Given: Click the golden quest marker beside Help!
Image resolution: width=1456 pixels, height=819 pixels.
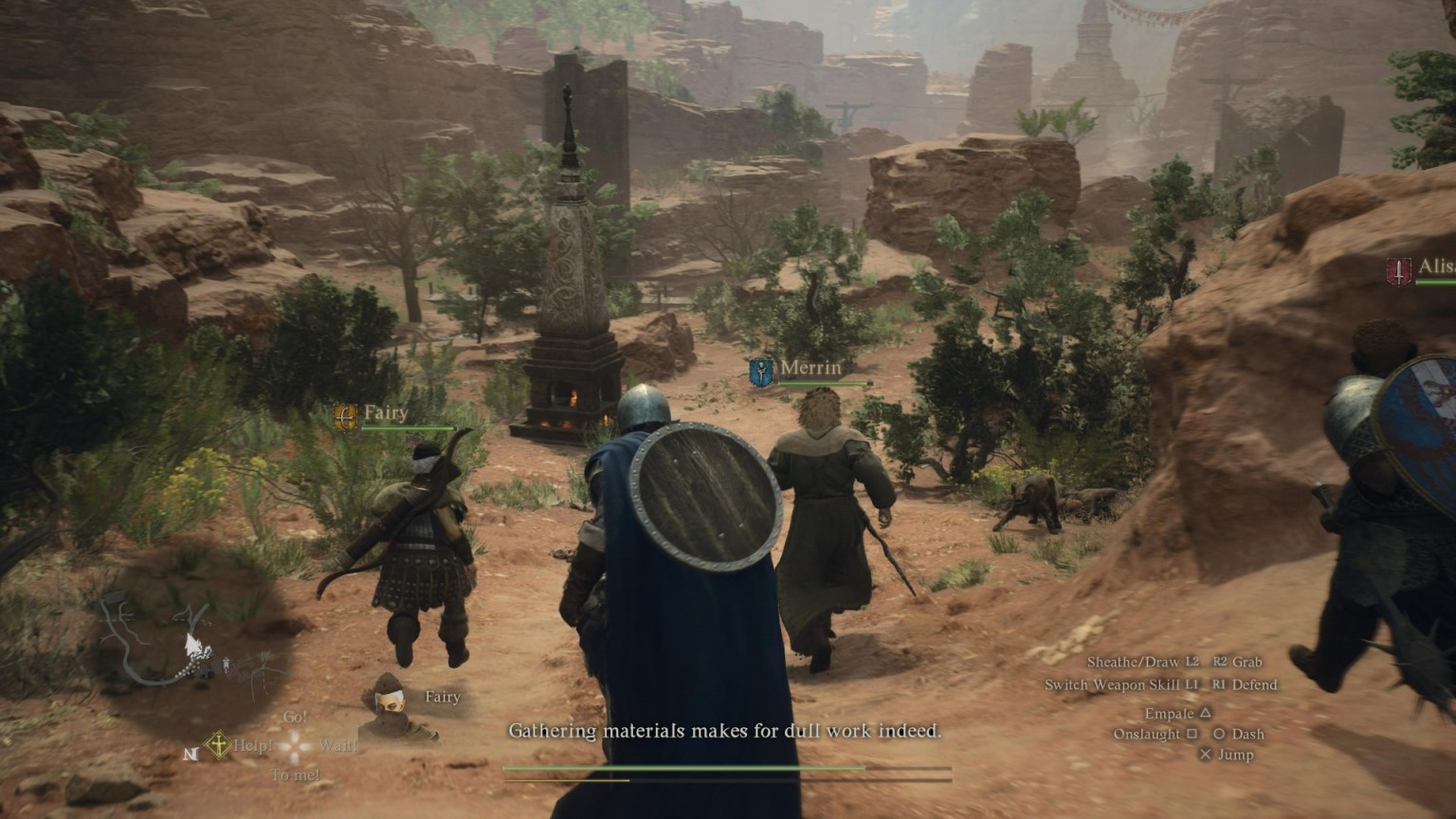Looking at the screenshot, I should point(216,742).
